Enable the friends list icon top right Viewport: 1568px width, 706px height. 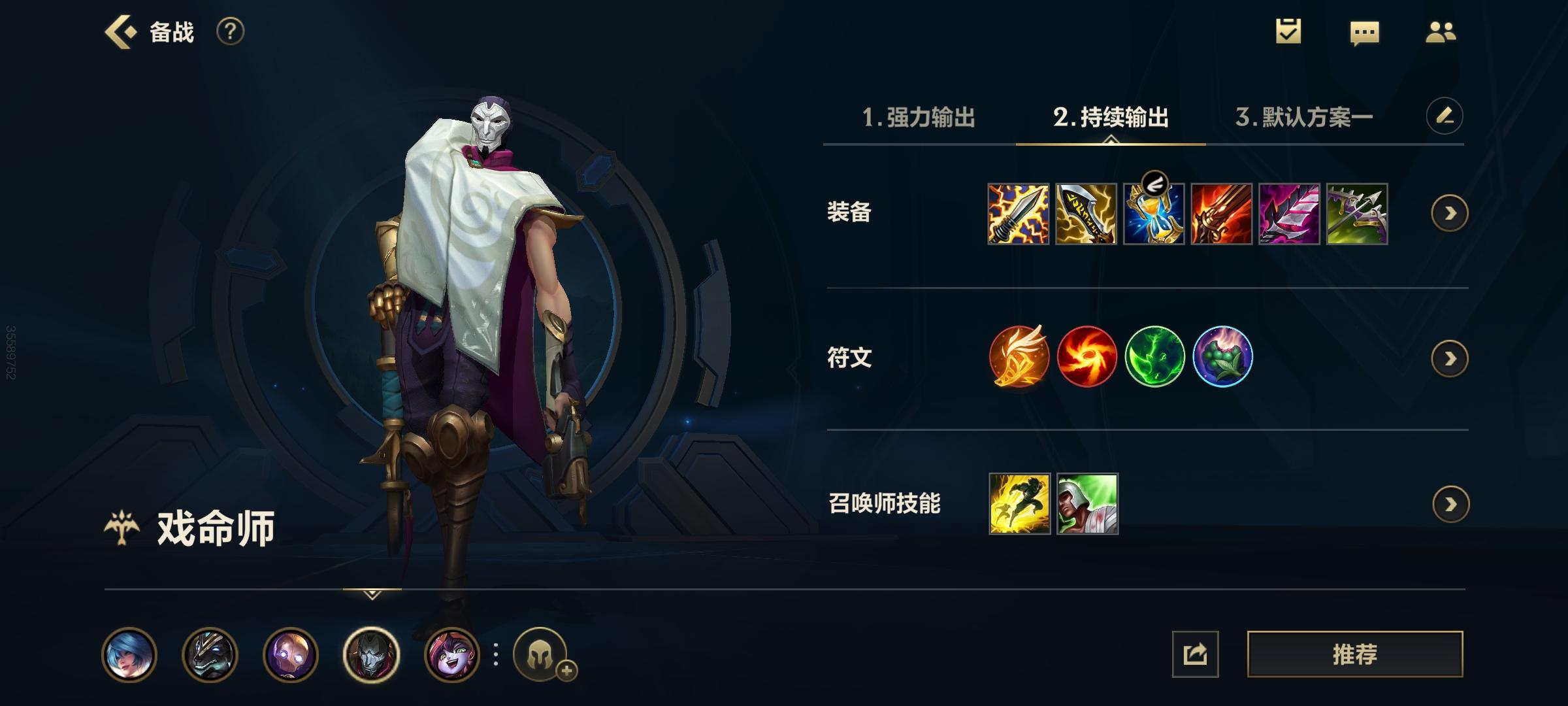(1440, 31)
